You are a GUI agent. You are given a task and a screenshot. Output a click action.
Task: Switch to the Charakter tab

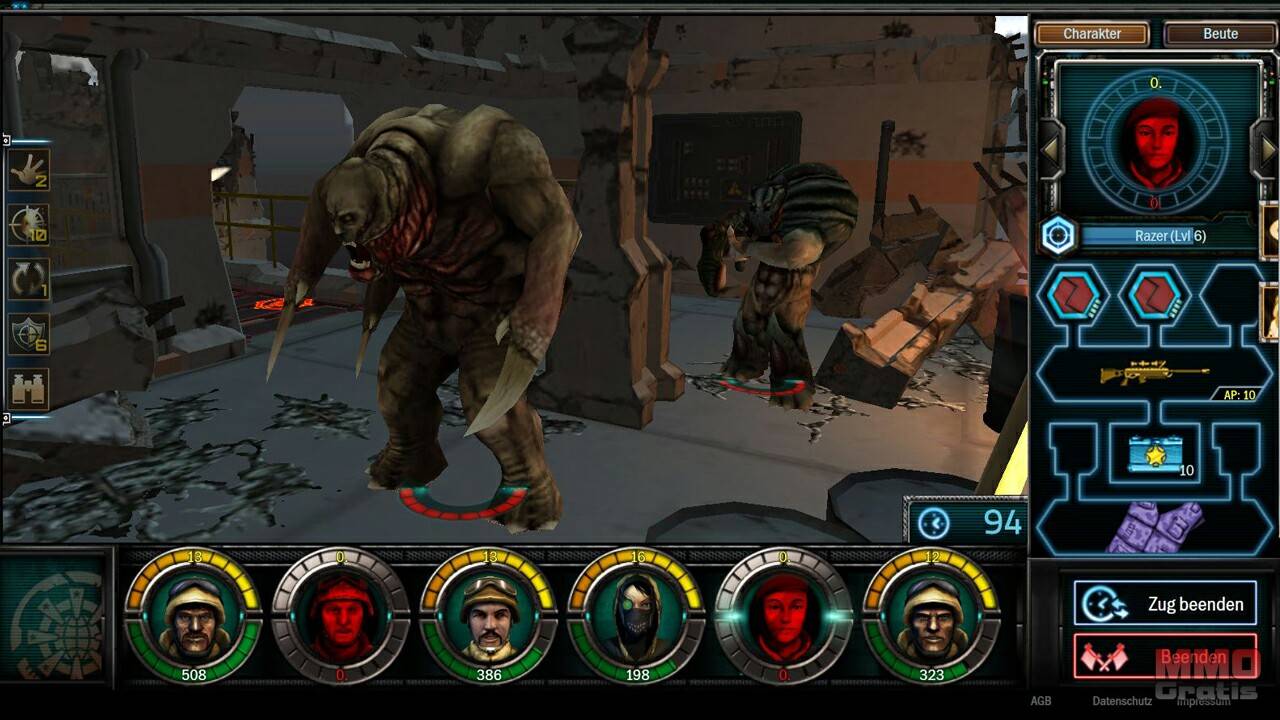click(1092, 34)
